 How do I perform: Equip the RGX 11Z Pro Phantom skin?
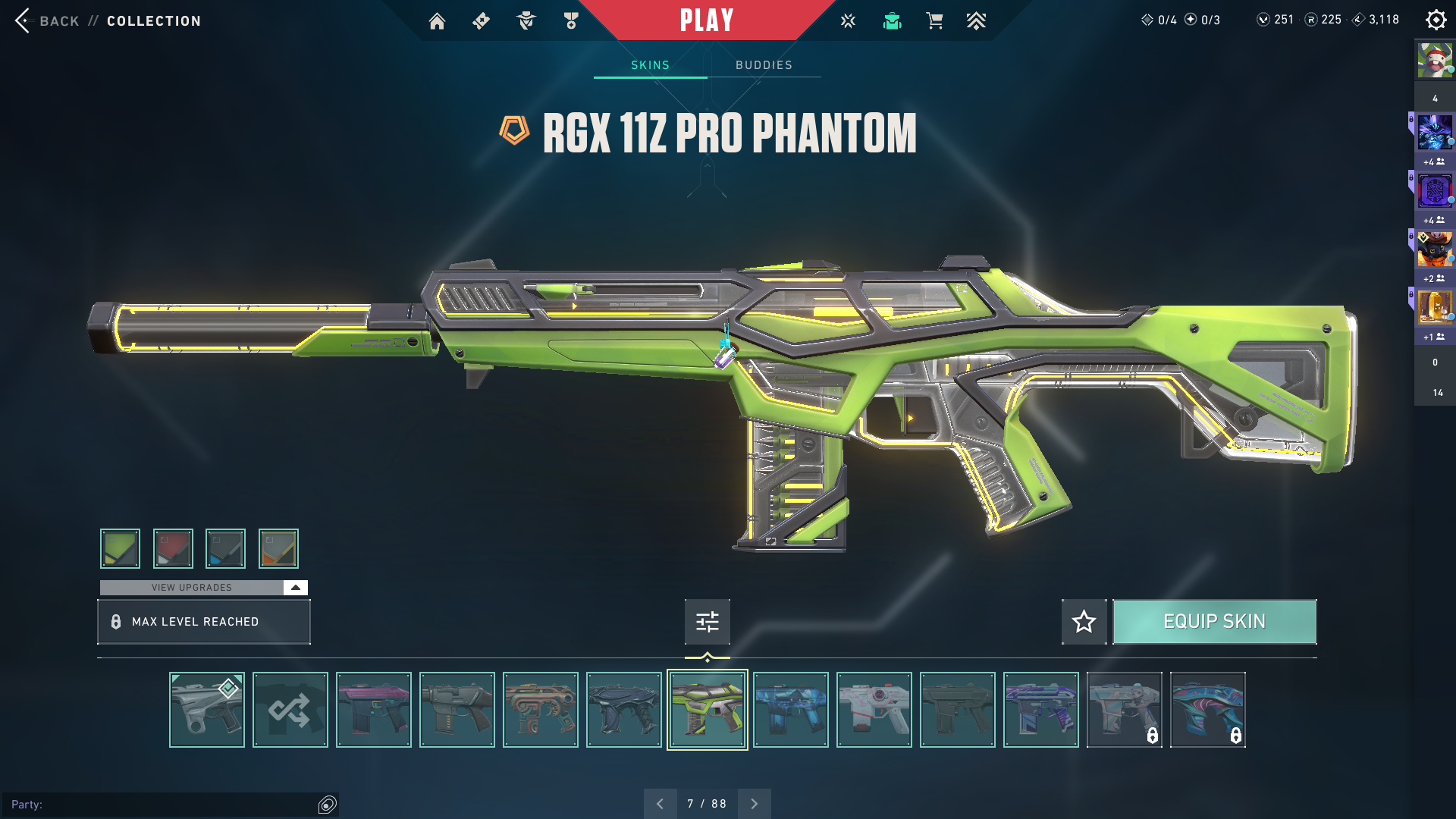click(x=1214, y=622)
